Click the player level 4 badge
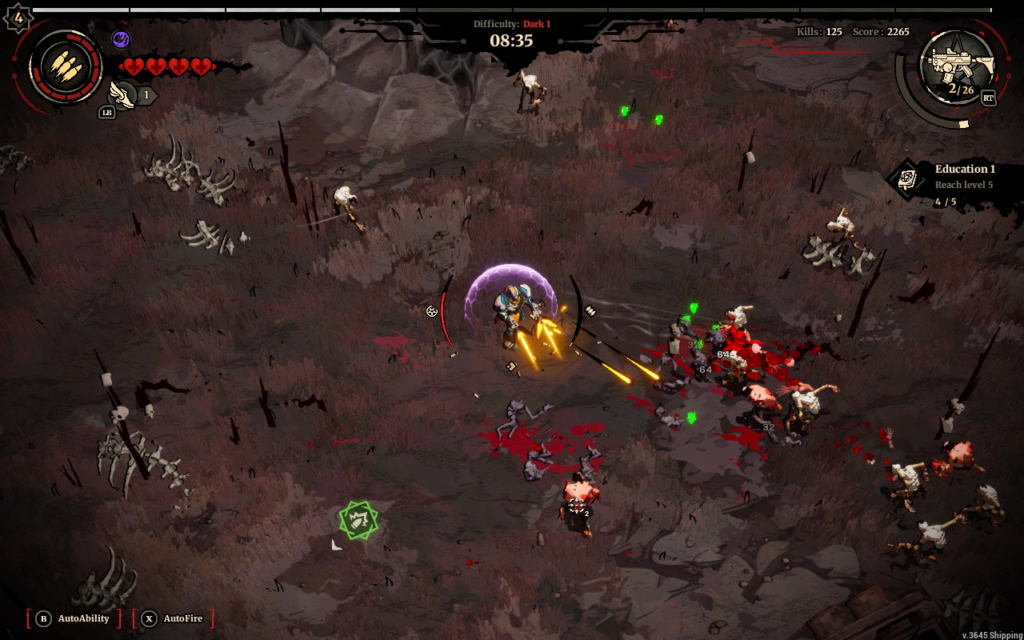 point(18,18)
